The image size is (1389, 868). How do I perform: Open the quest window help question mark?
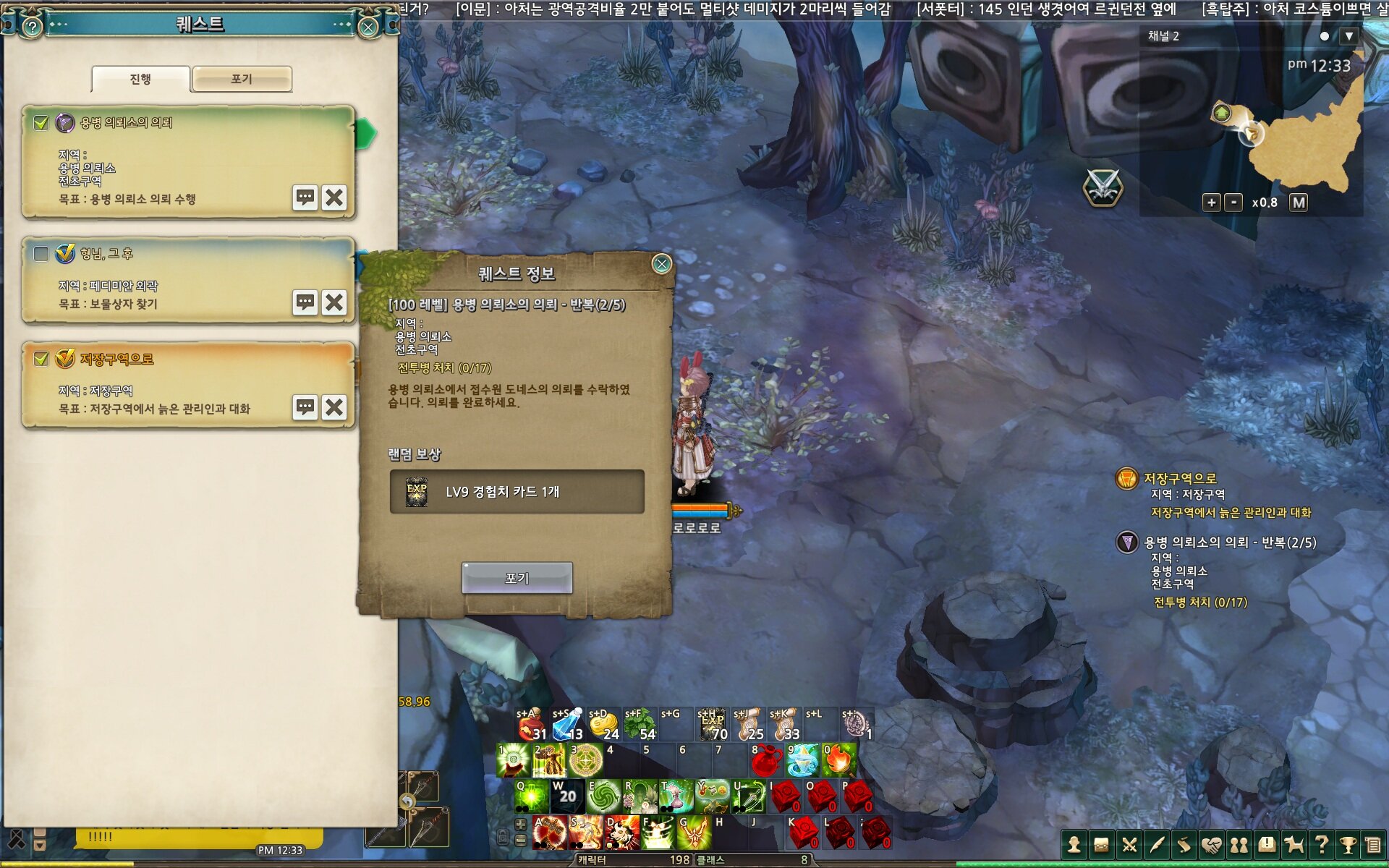(32, 27)
